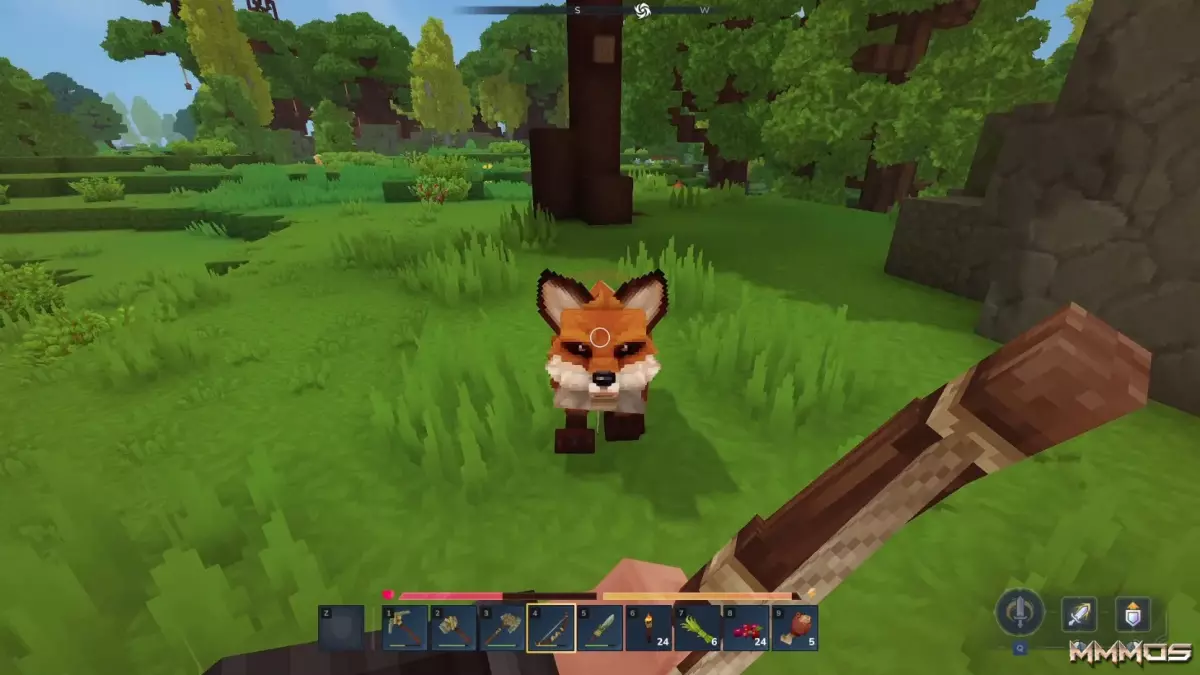Choose the axe in hotbar slot 3

pos(502,628)
